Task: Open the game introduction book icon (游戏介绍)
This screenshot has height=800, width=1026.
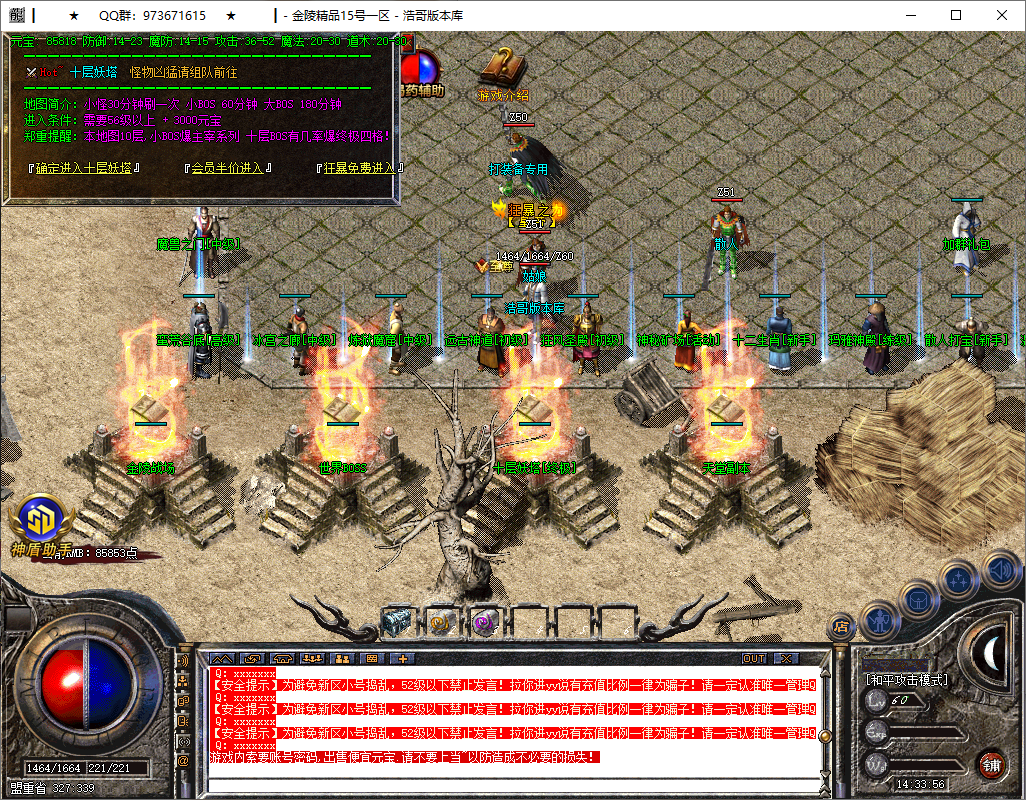Action: pos(503,70)
